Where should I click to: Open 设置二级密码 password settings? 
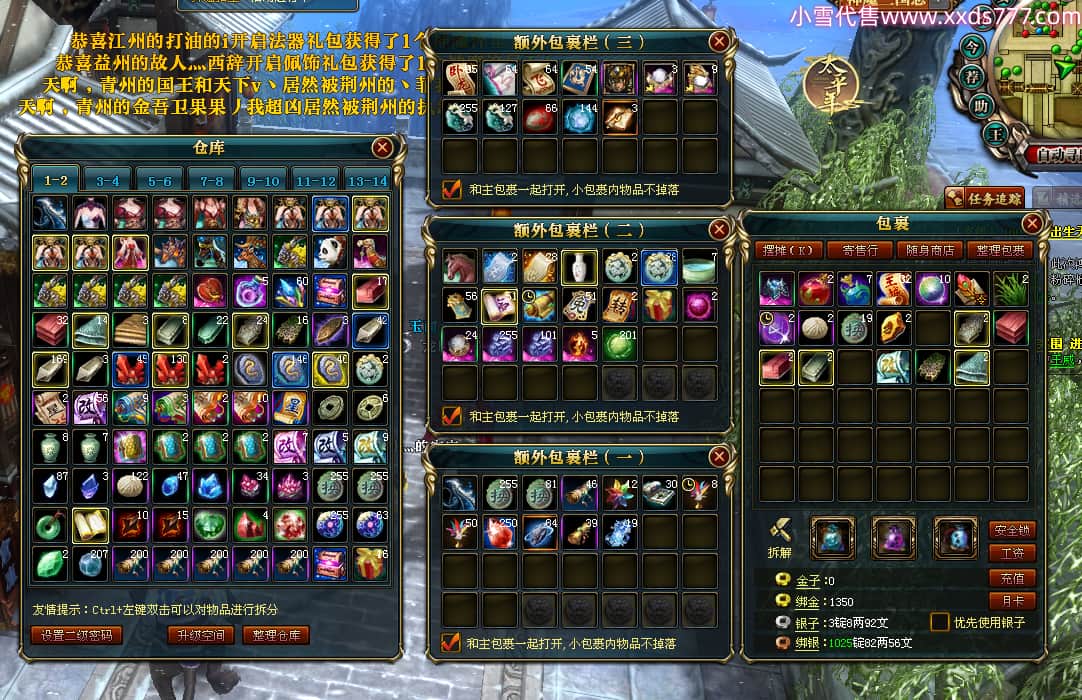(77, 635)
